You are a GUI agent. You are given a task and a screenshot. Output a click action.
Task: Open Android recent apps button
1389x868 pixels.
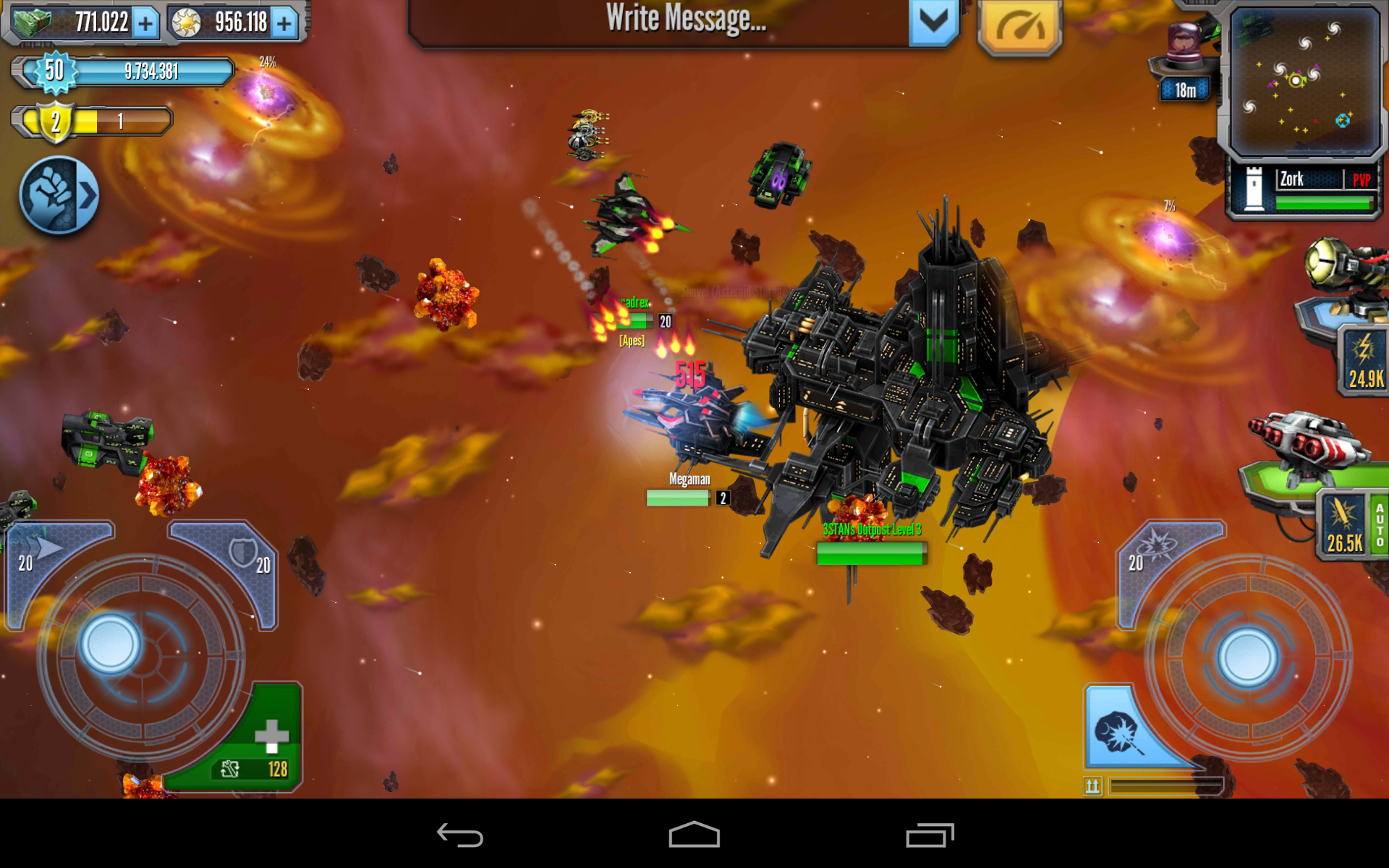click(x=930, y=835)
